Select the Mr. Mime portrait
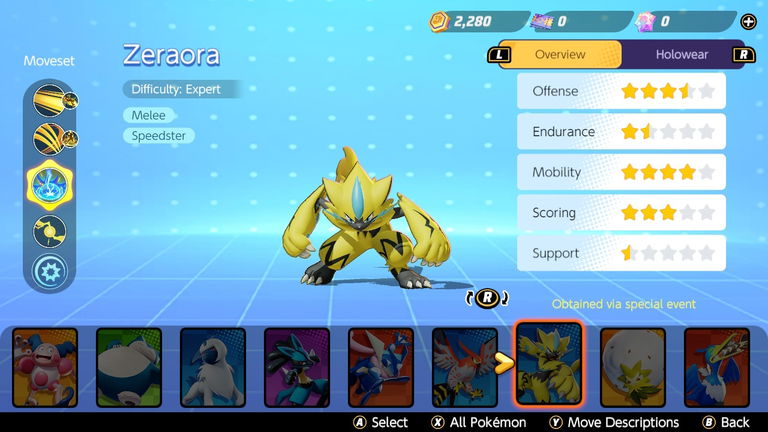768x432 pixels. (44, 367)
